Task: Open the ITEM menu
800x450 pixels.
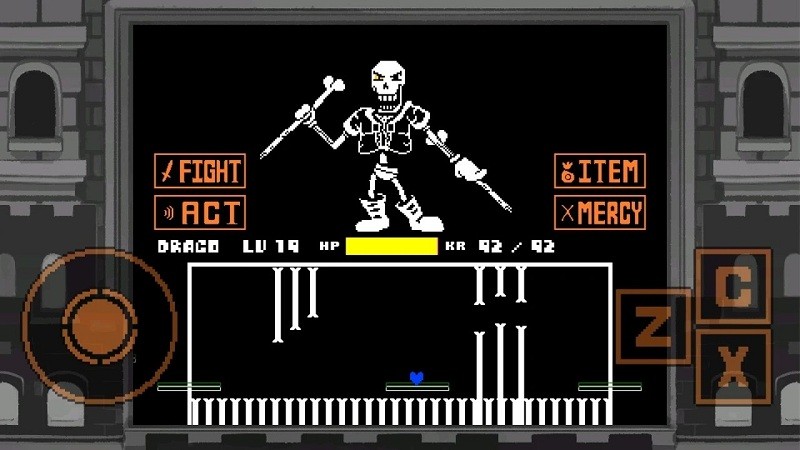Action: coord(599,171)
